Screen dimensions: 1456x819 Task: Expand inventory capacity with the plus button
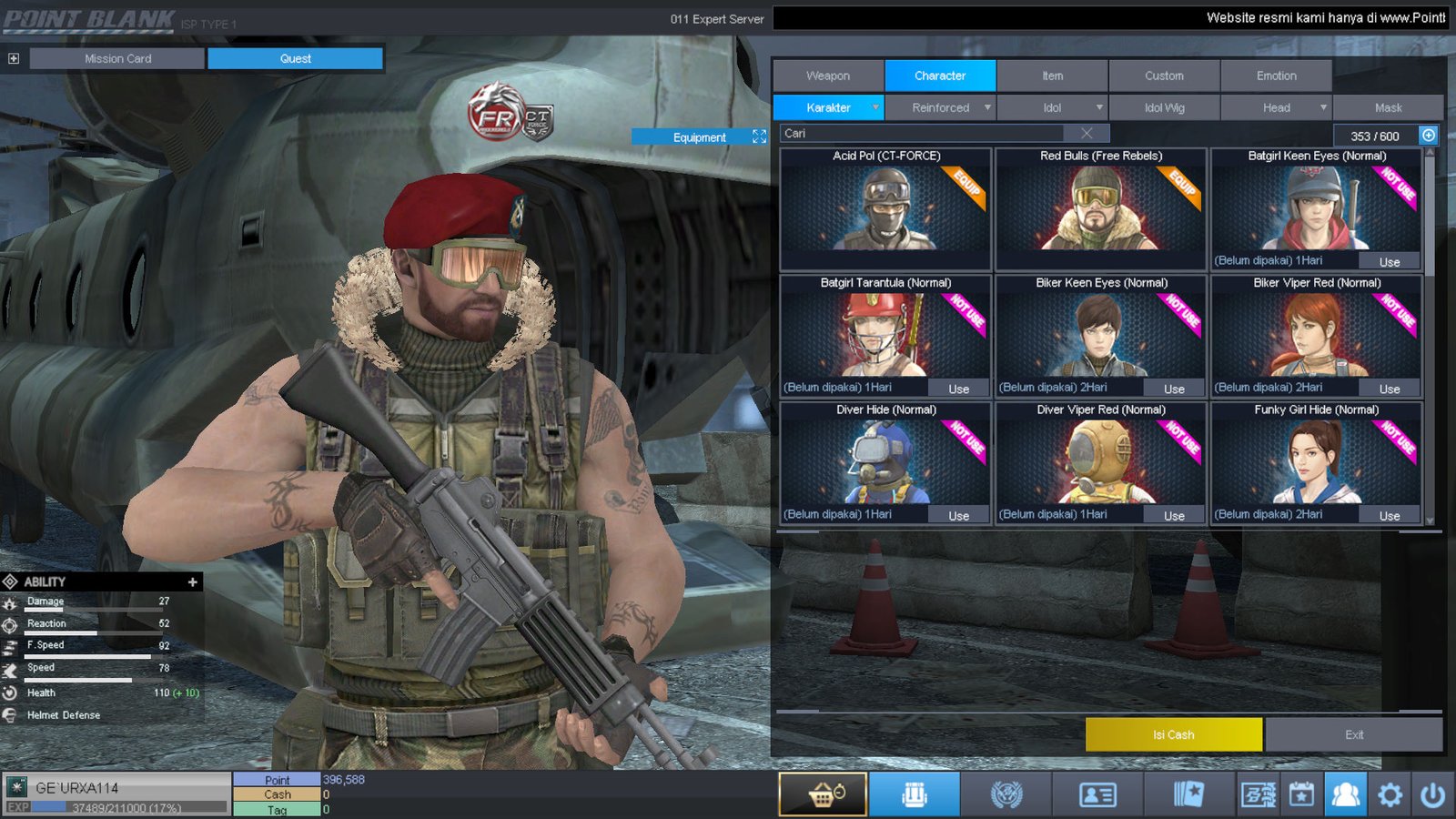[1429, 136]
